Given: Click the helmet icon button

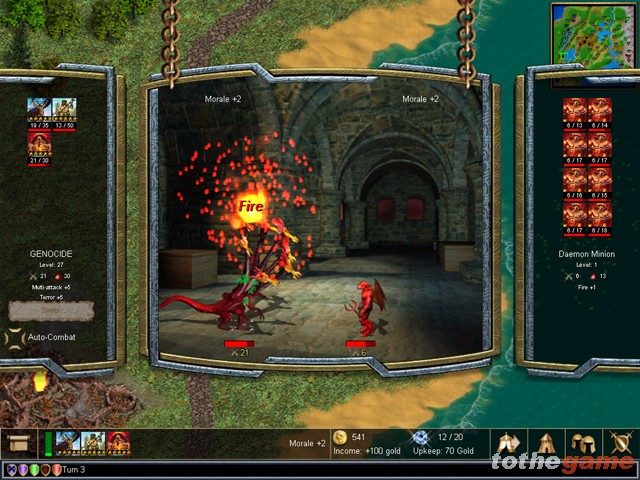Looking at the screenshot, I should (583, 443).
